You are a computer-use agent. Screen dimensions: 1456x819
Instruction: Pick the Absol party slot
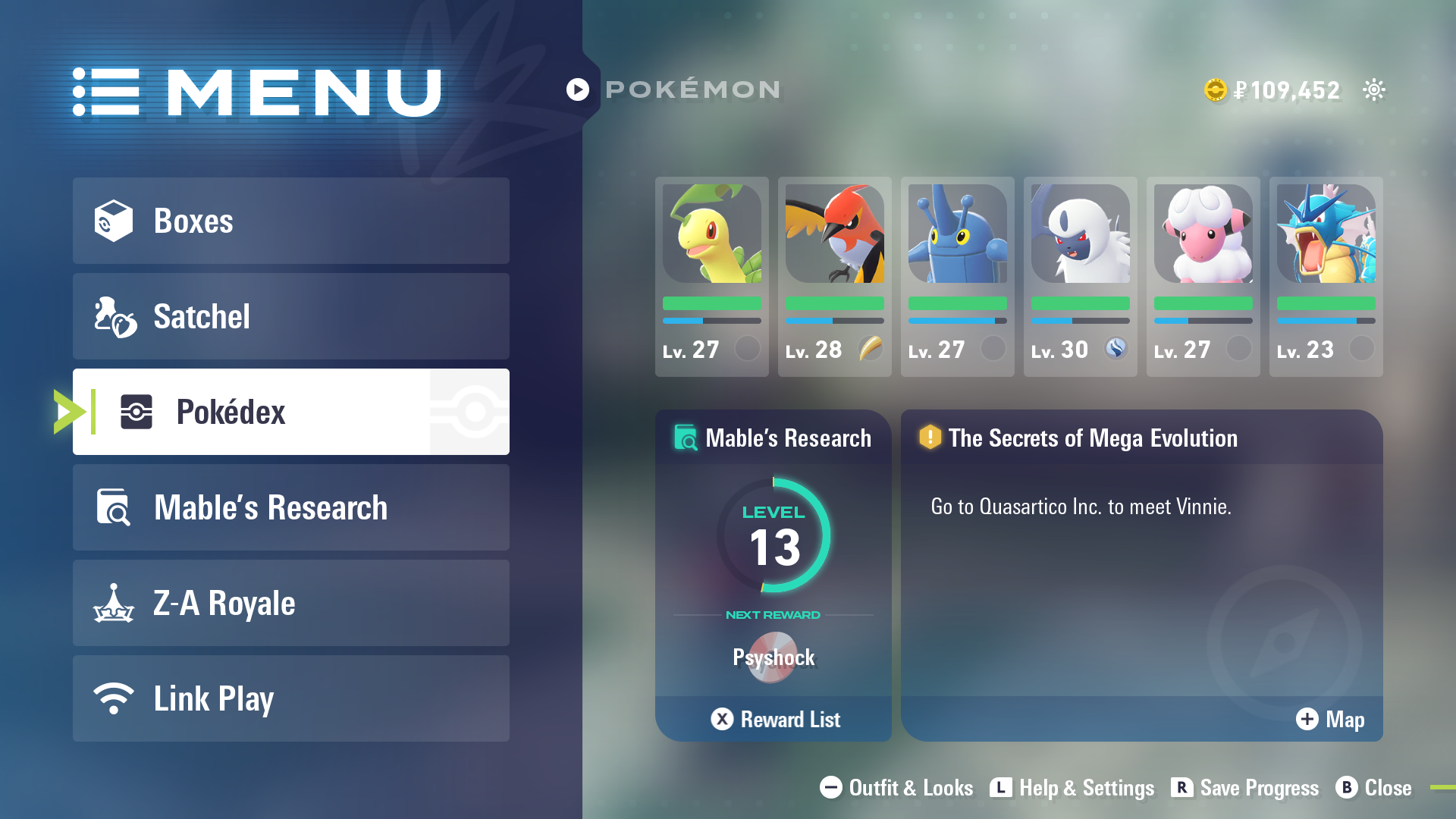1080,276
